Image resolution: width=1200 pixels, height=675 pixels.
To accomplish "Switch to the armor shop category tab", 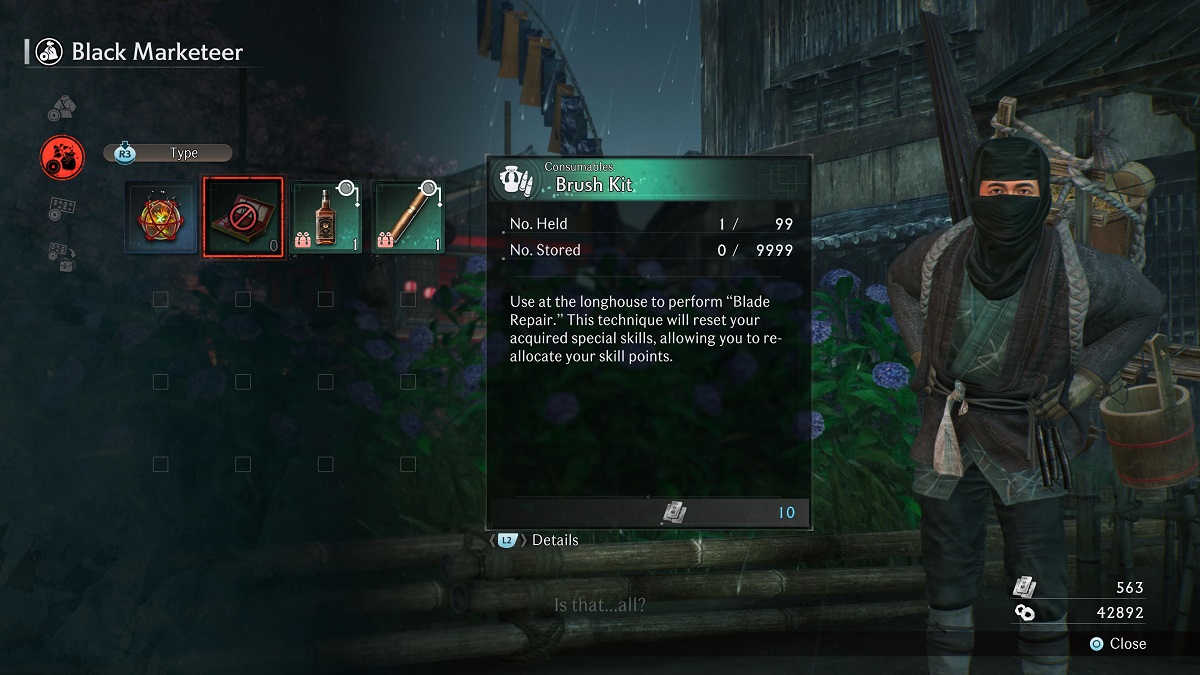I will (62, 108).
